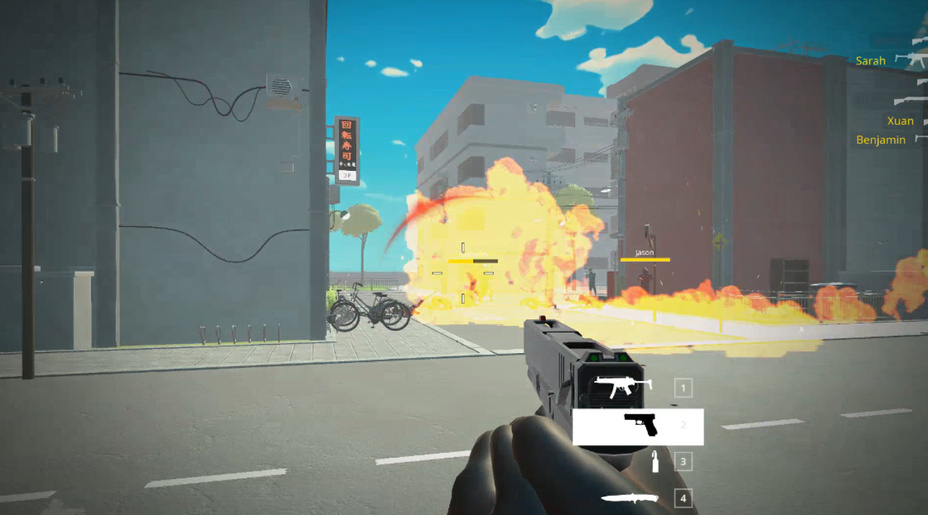Equip the molotov bottle from slot 3

656,462
